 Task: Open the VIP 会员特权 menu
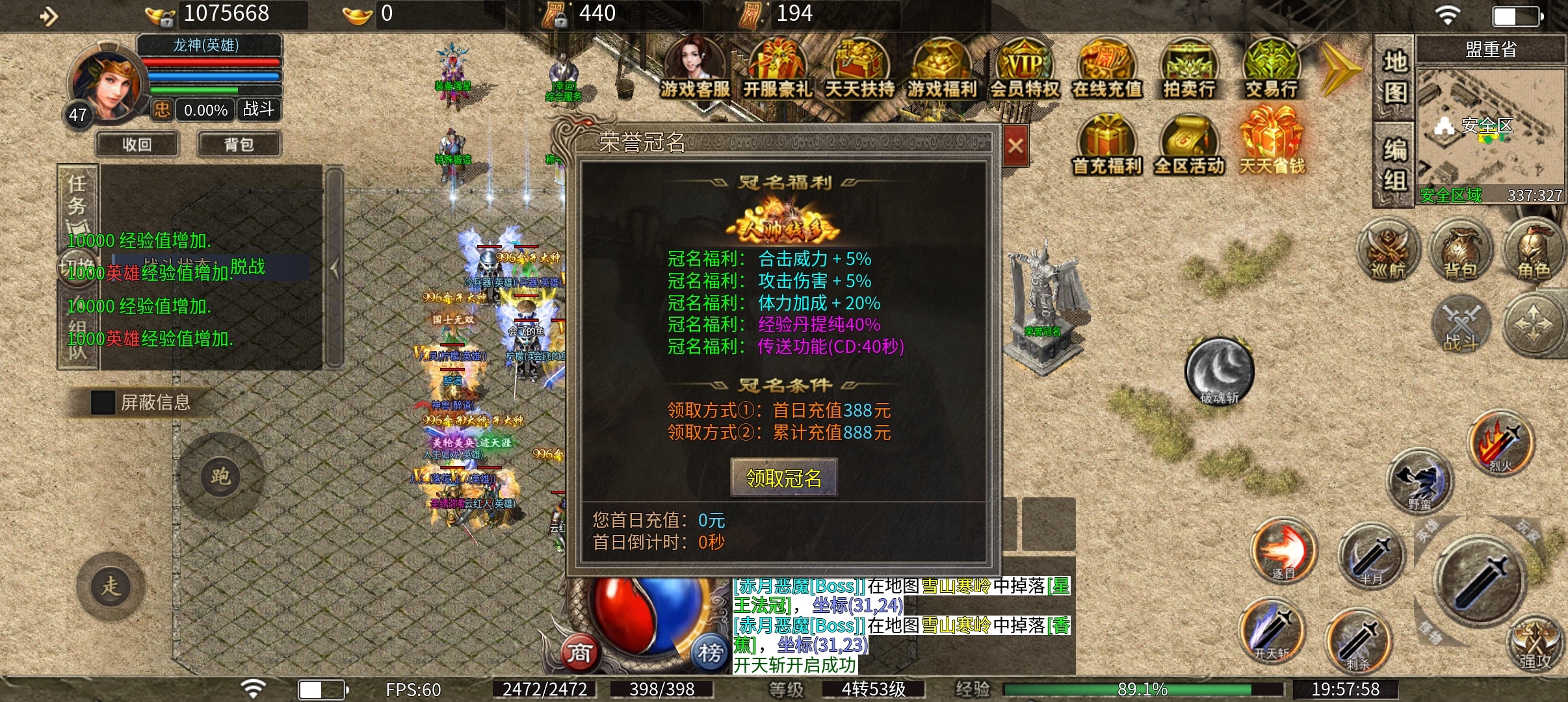1025,70
